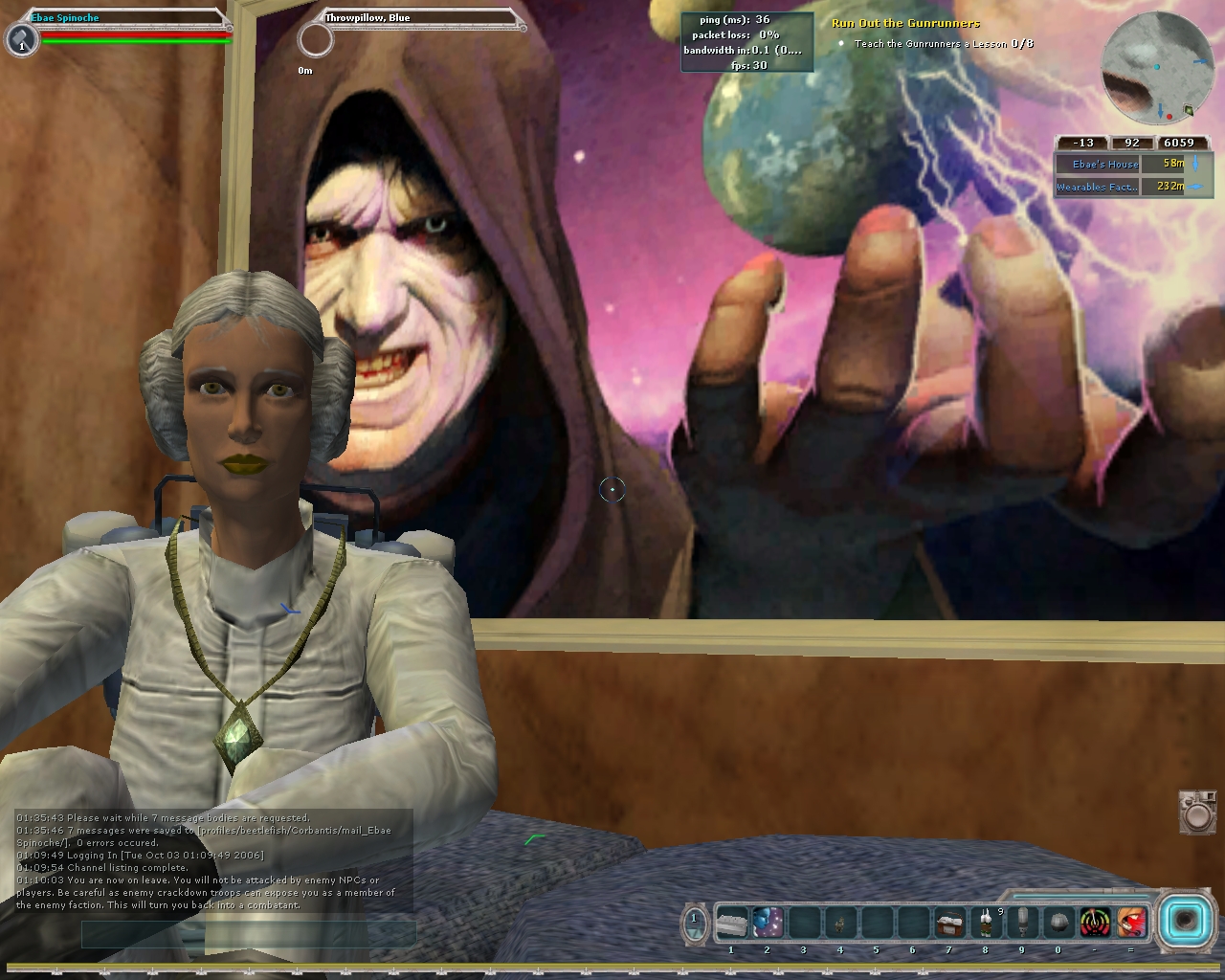Select the Ebae Spinoche status bar
Viewport: 1225px width, 980px height.
[65, 17]
